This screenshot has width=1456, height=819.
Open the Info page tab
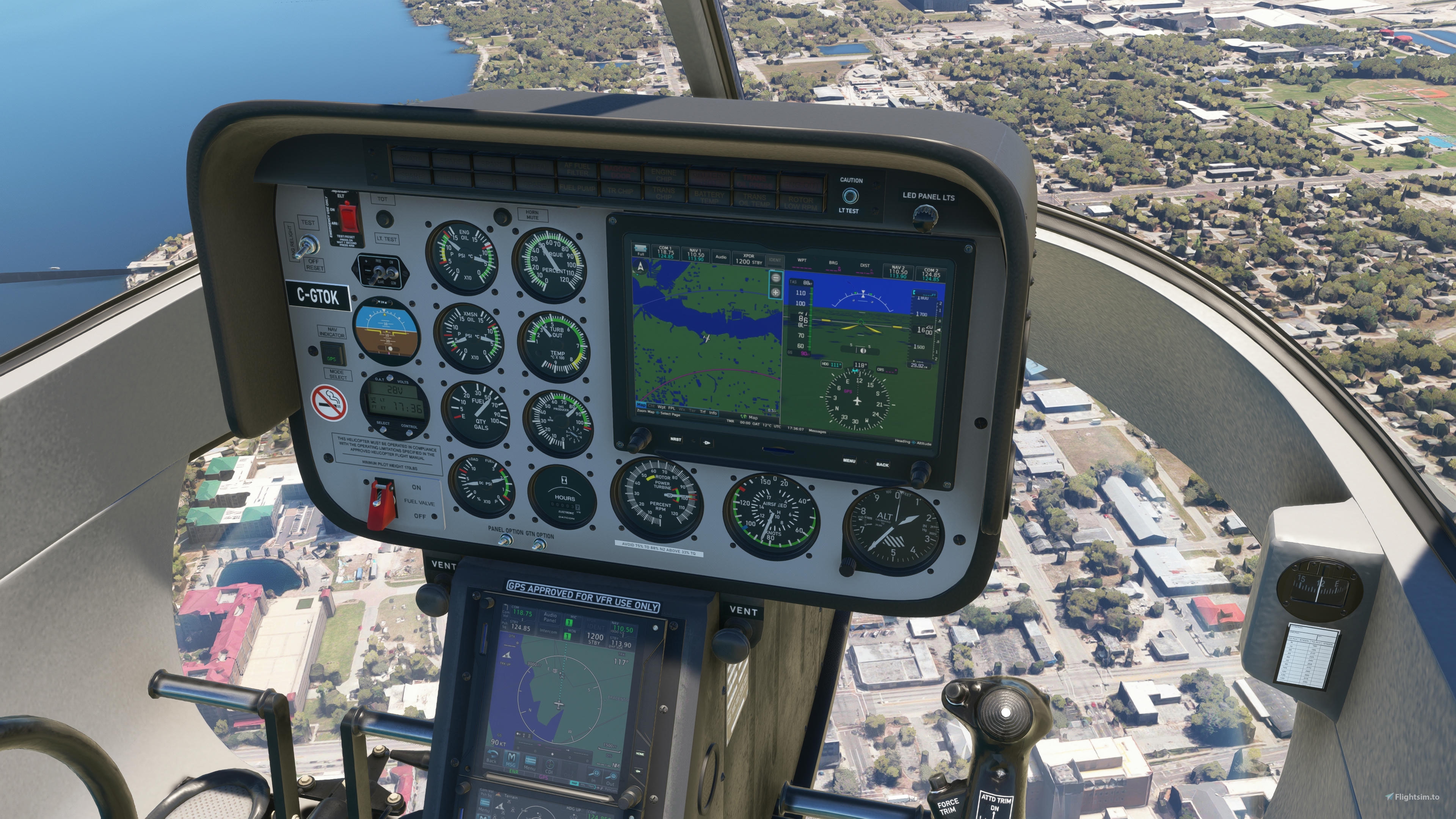(713, 413)
